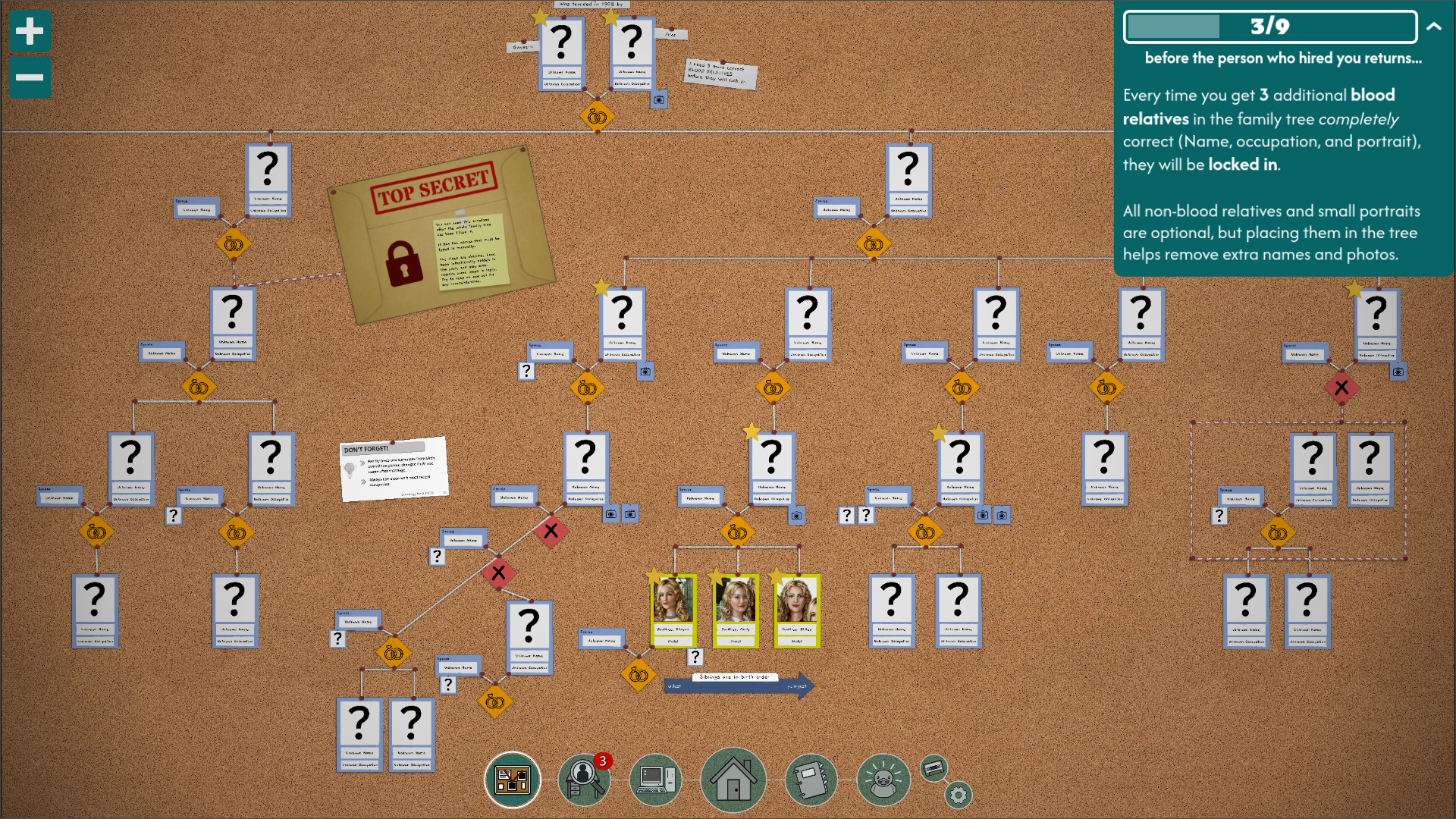Open the corkboard family tree view

tap(512, 779)
